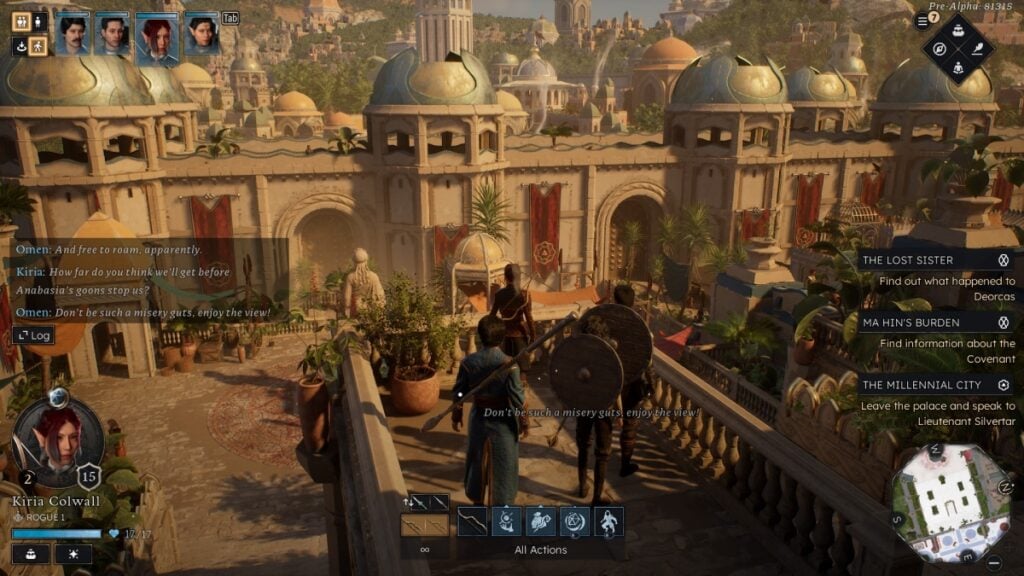The width and height of the screenshot is (1024, 576).
Task: Activate the hooded figure stealth ability
Action: point(608,521)
